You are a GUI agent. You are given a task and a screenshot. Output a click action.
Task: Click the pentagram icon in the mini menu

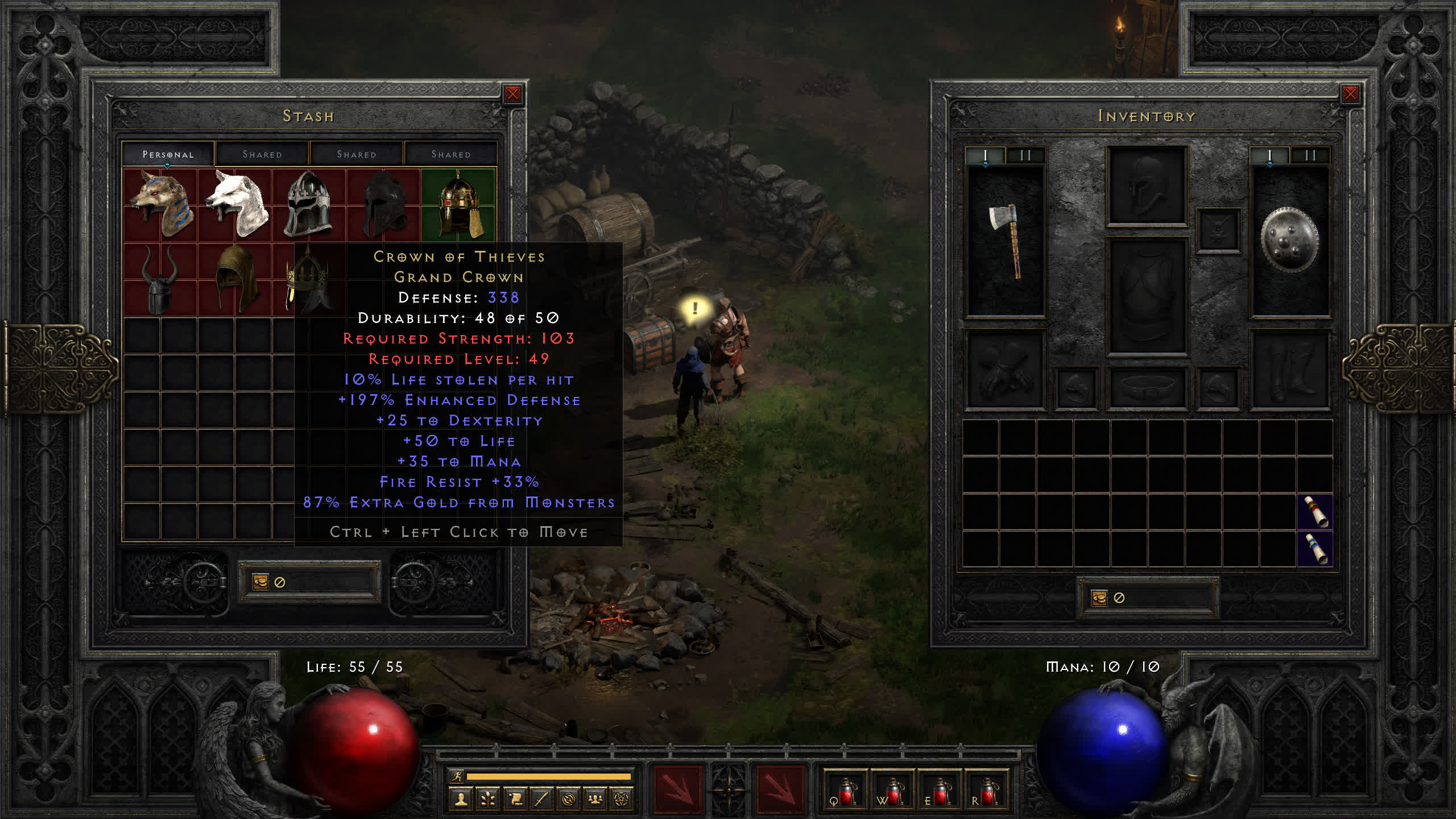coord(622,800)
